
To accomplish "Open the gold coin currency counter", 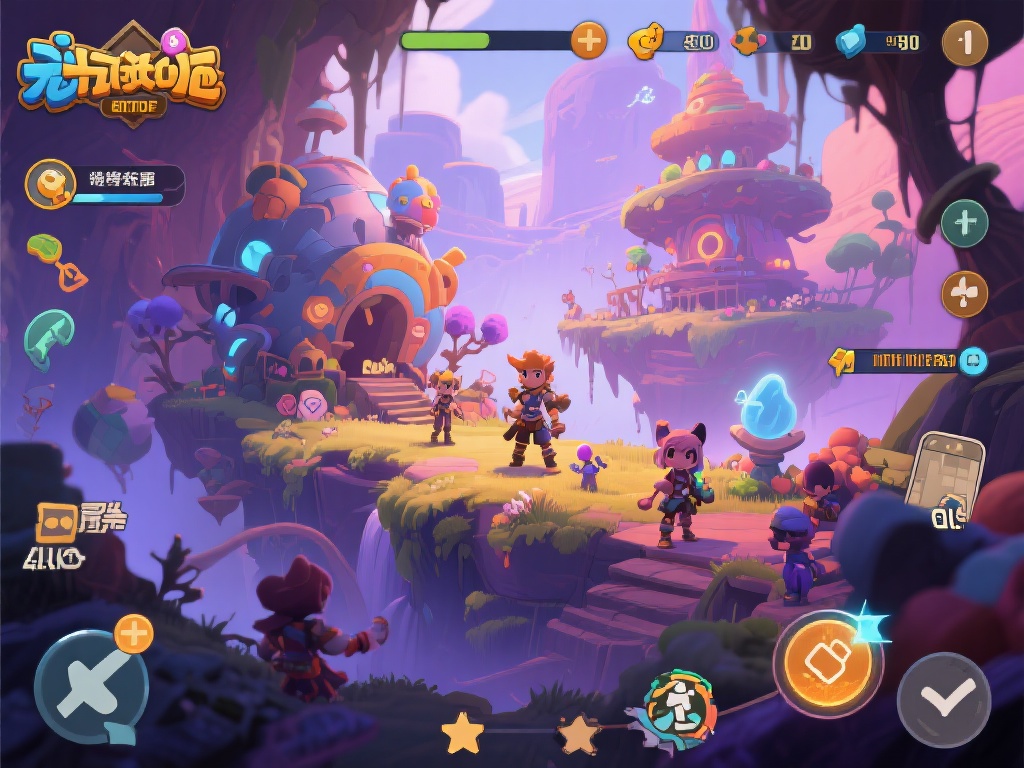I will (x=672, y=42).
